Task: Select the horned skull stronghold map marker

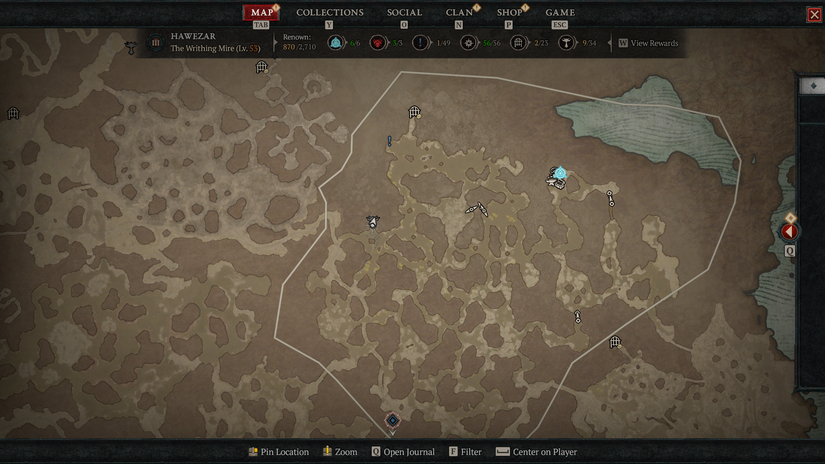Action: point(372,221)
